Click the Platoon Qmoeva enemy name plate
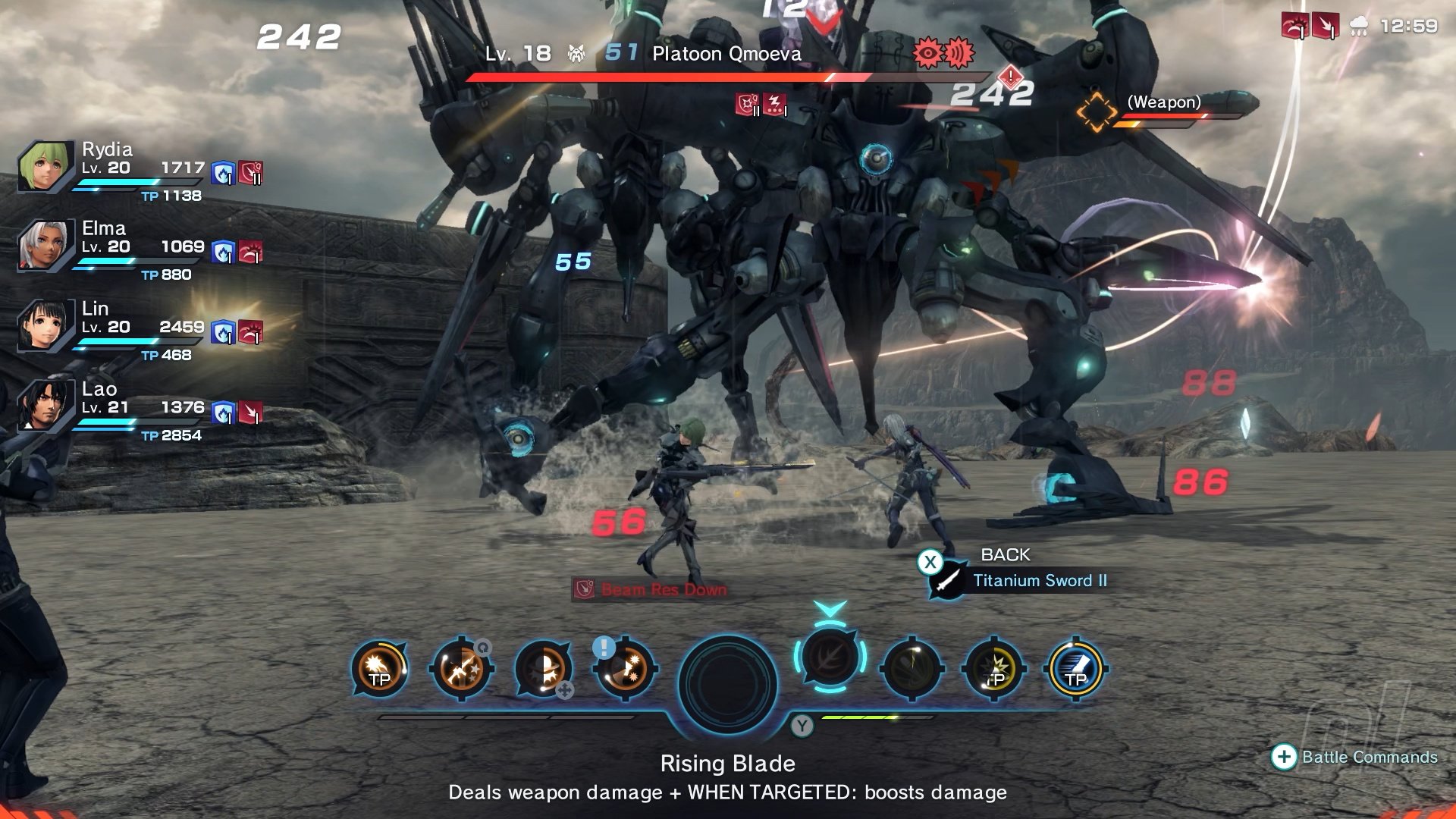1456x819 pixels. point(726,54)
